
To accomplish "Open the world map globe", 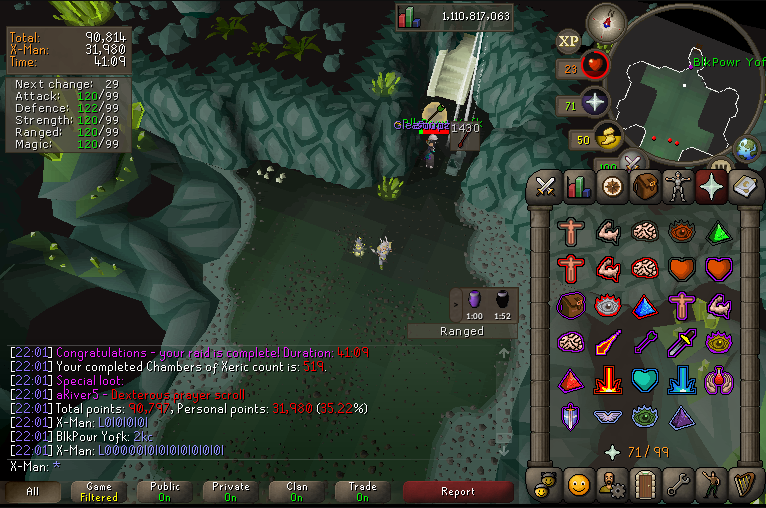I will (x=746, y=148).
